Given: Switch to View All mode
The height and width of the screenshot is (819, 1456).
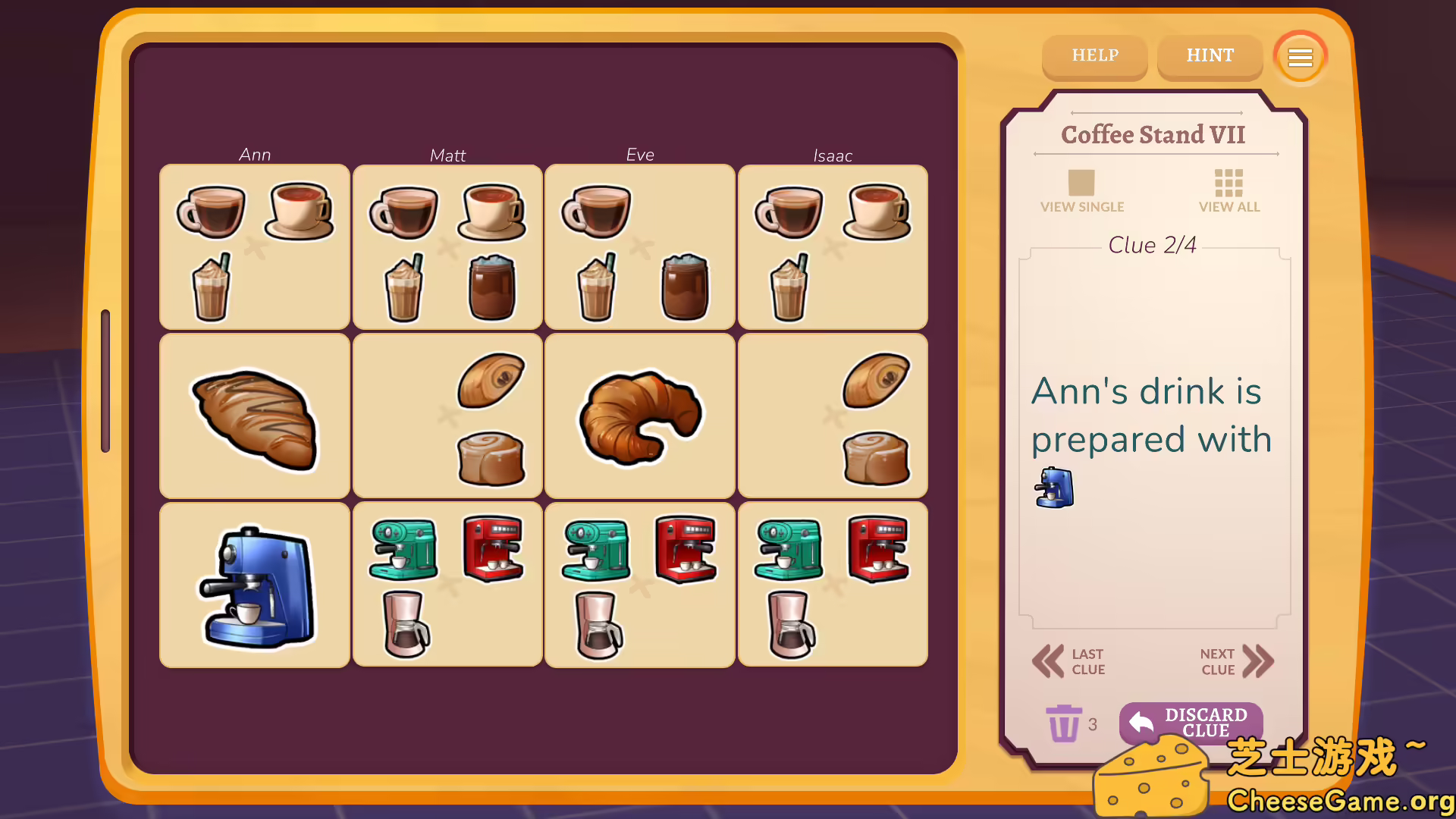Looking at the screenshot, I should pos(1228,191).
